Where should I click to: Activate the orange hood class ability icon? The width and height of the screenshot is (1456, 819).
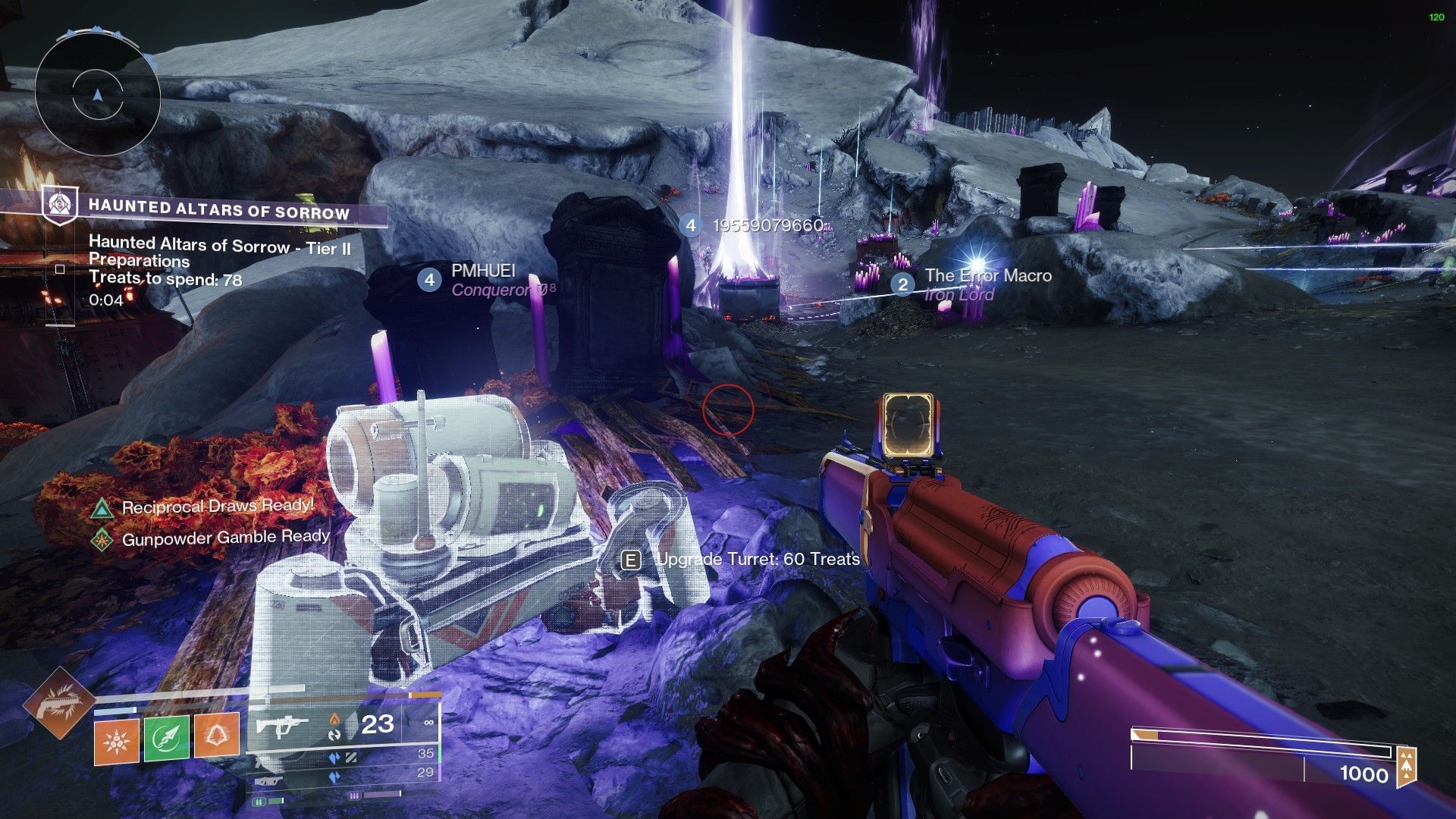point(217,737)
